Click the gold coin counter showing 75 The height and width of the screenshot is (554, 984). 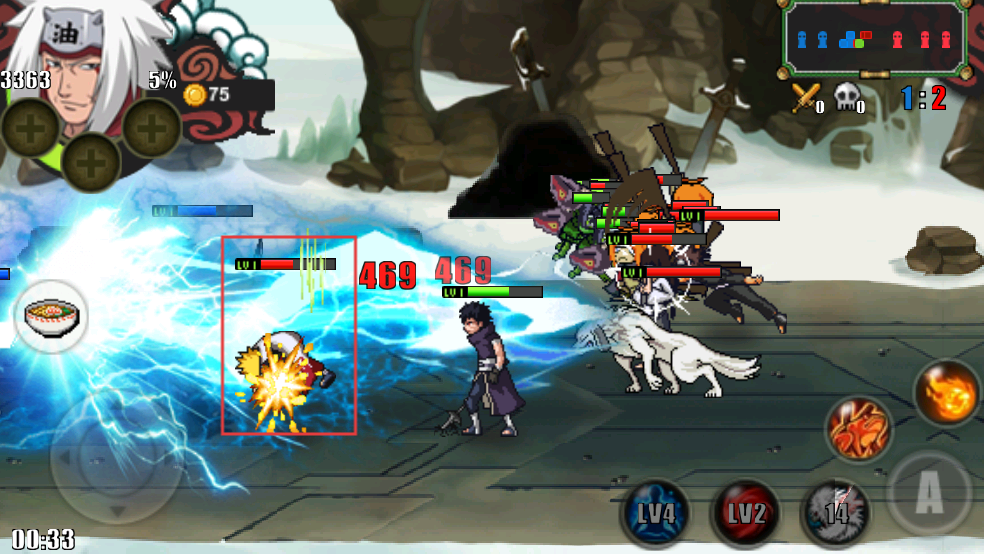point(208,95)
